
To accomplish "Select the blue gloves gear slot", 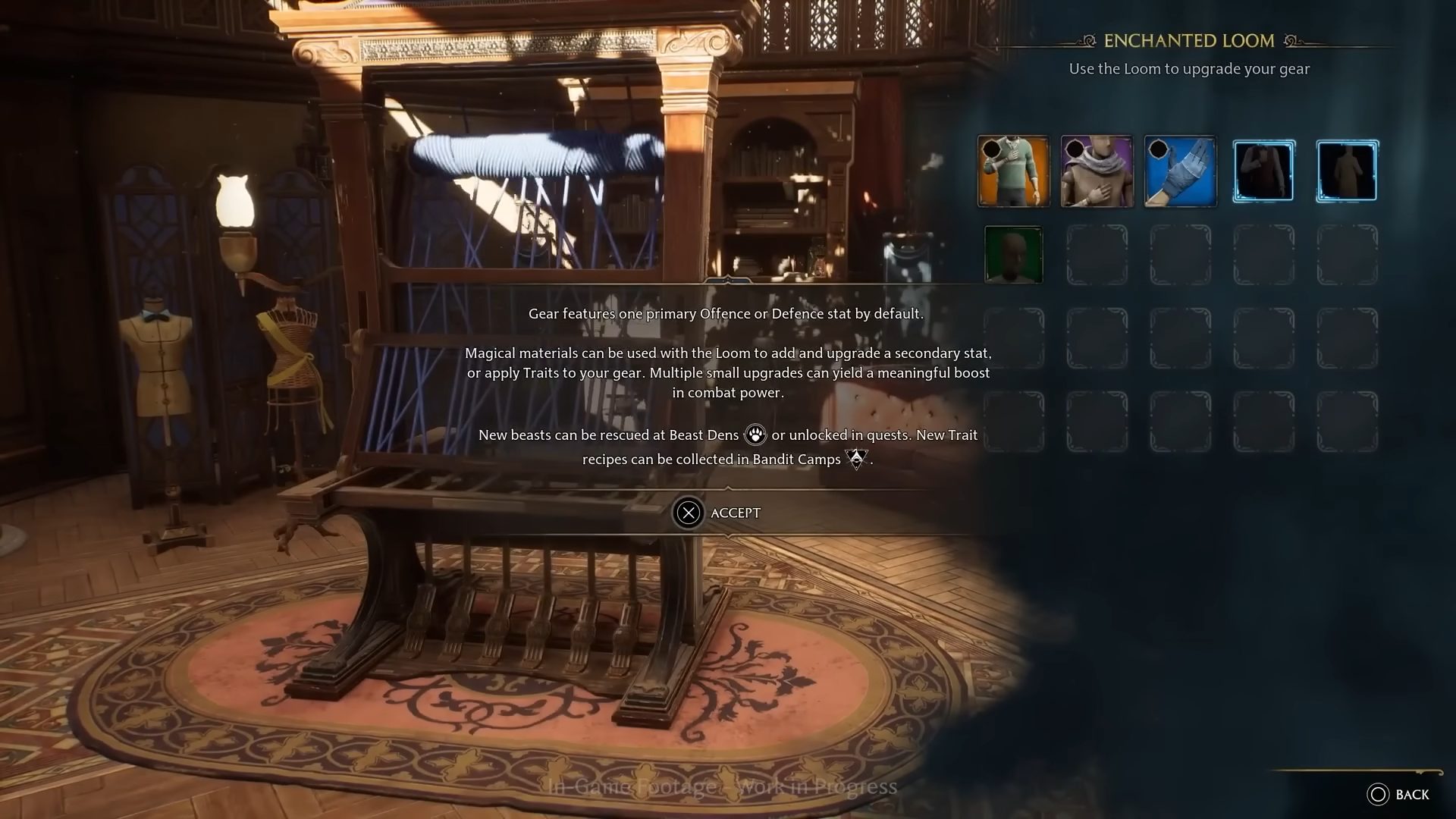I will pos(1180,170).
